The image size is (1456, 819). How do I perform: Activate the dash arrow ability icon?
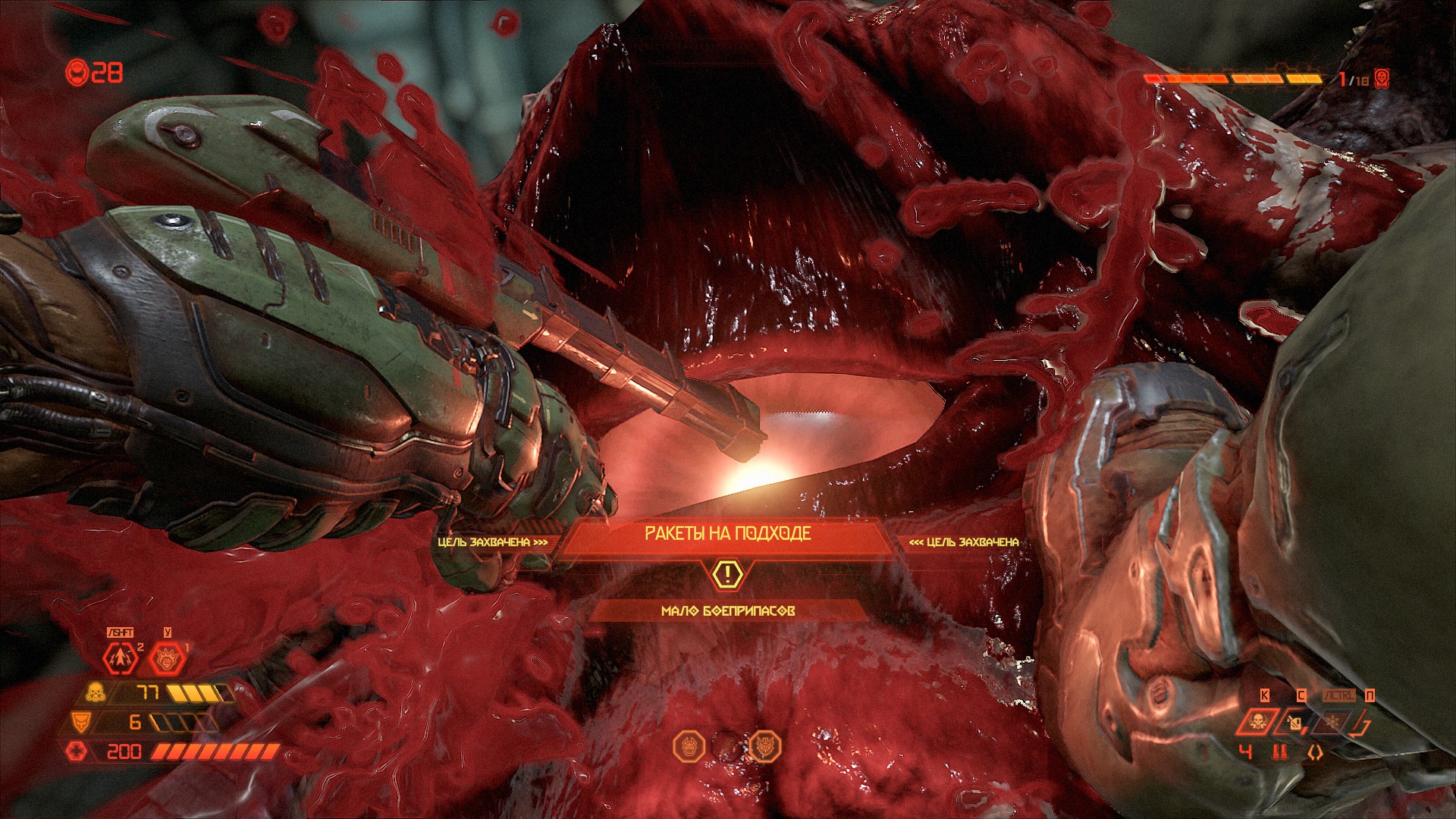(121, 658)
